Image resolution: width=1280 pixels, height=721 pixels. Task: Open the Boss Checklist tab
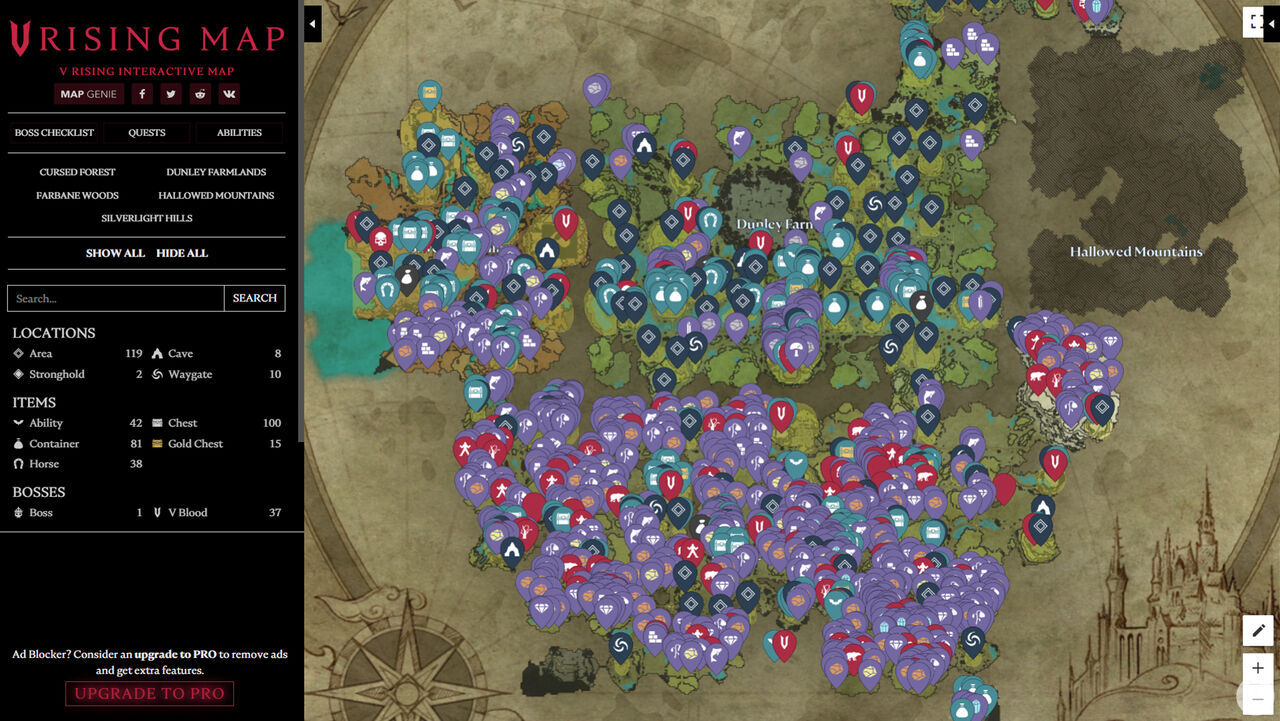coord(55,131)
